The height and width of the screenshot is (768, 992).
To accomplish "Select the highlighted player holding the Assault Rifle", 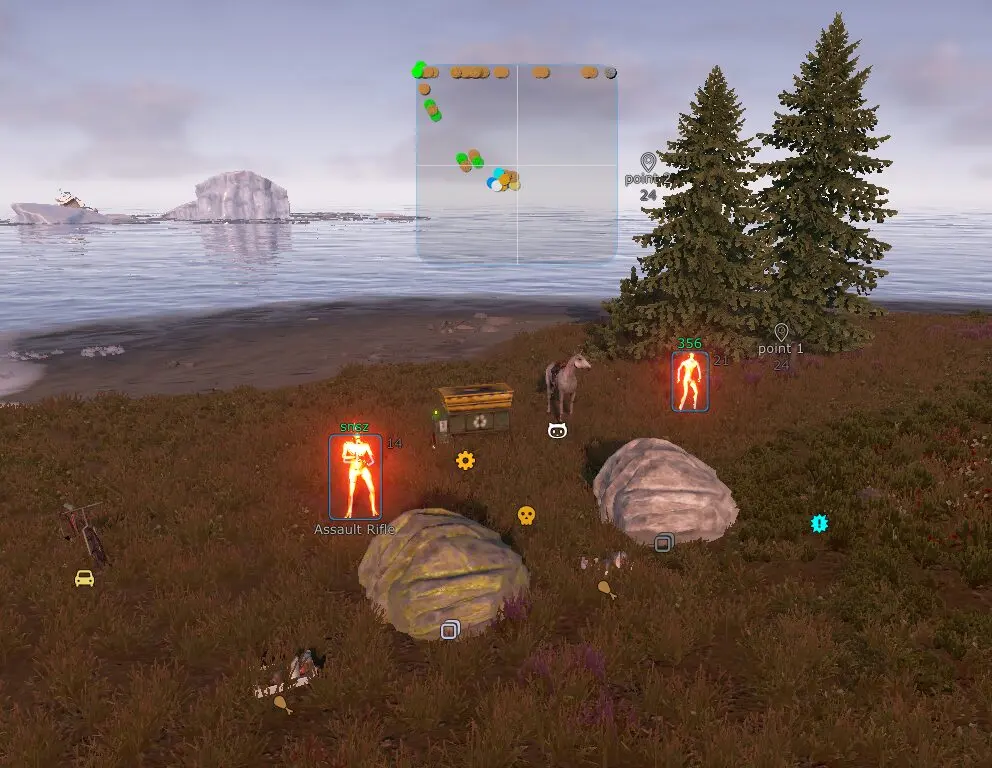I will [x=355, y=476].
